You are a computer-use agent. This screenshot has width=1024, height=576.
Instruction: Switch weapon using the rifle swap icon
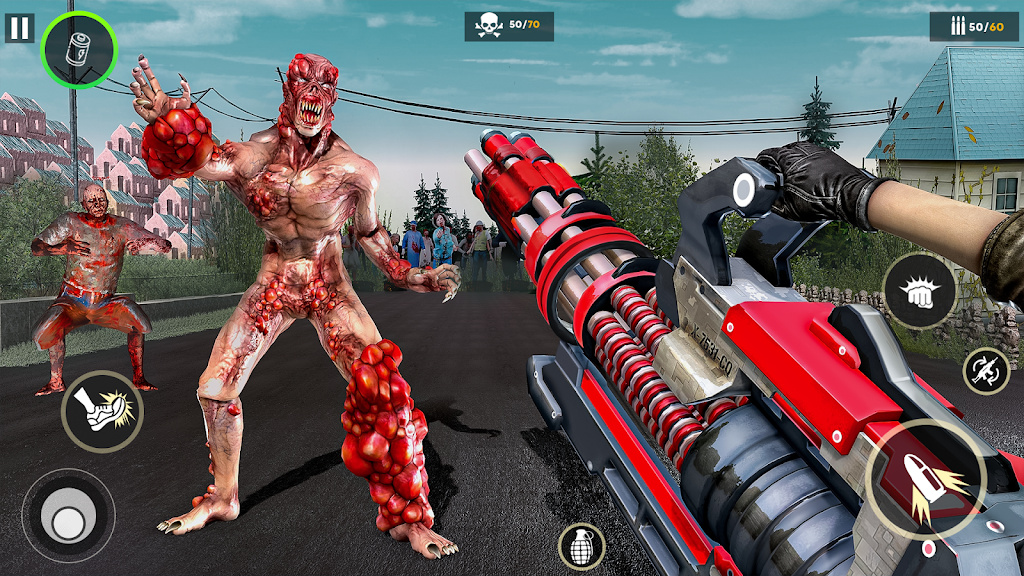point(986,370)
